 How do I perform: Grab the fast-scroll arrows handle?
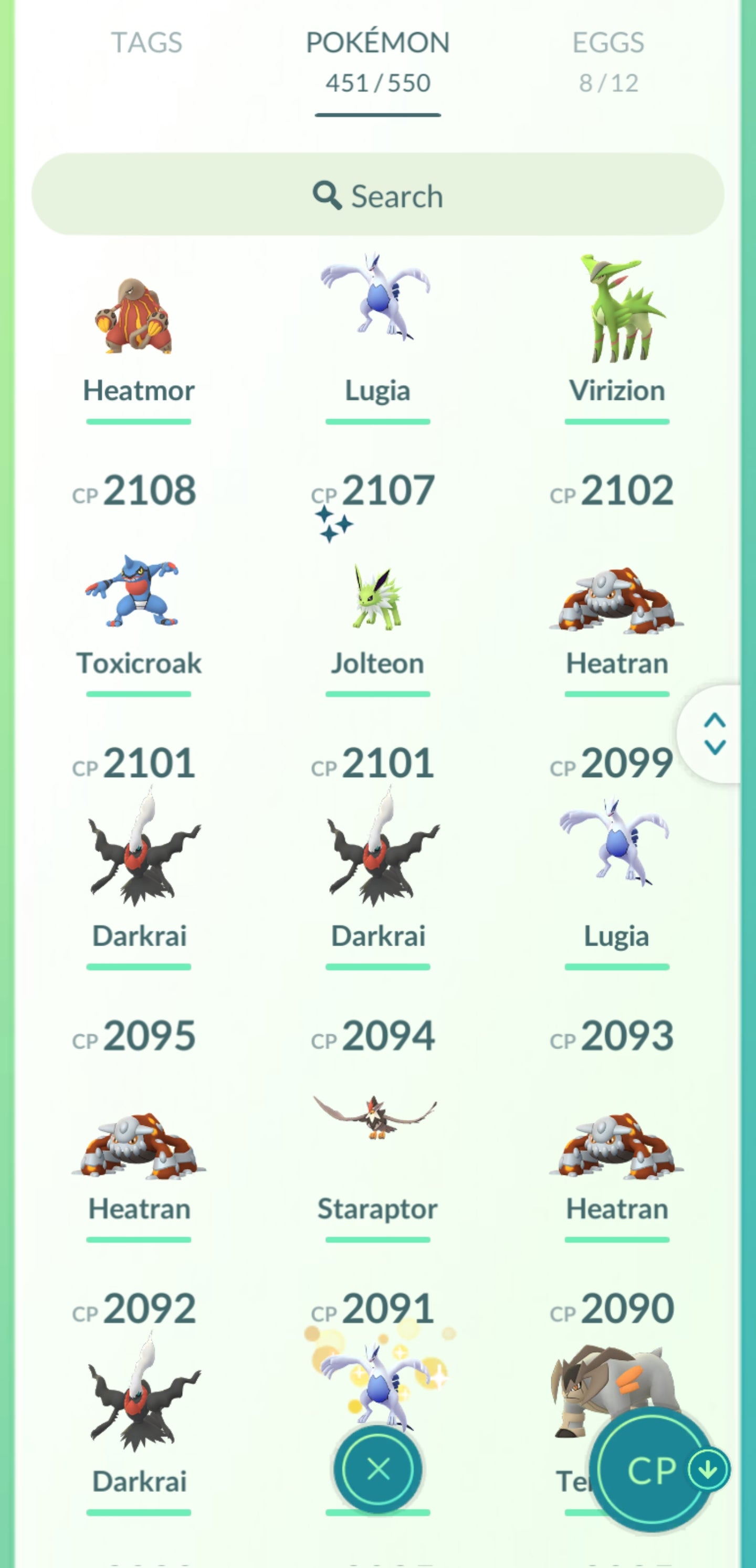714,734
